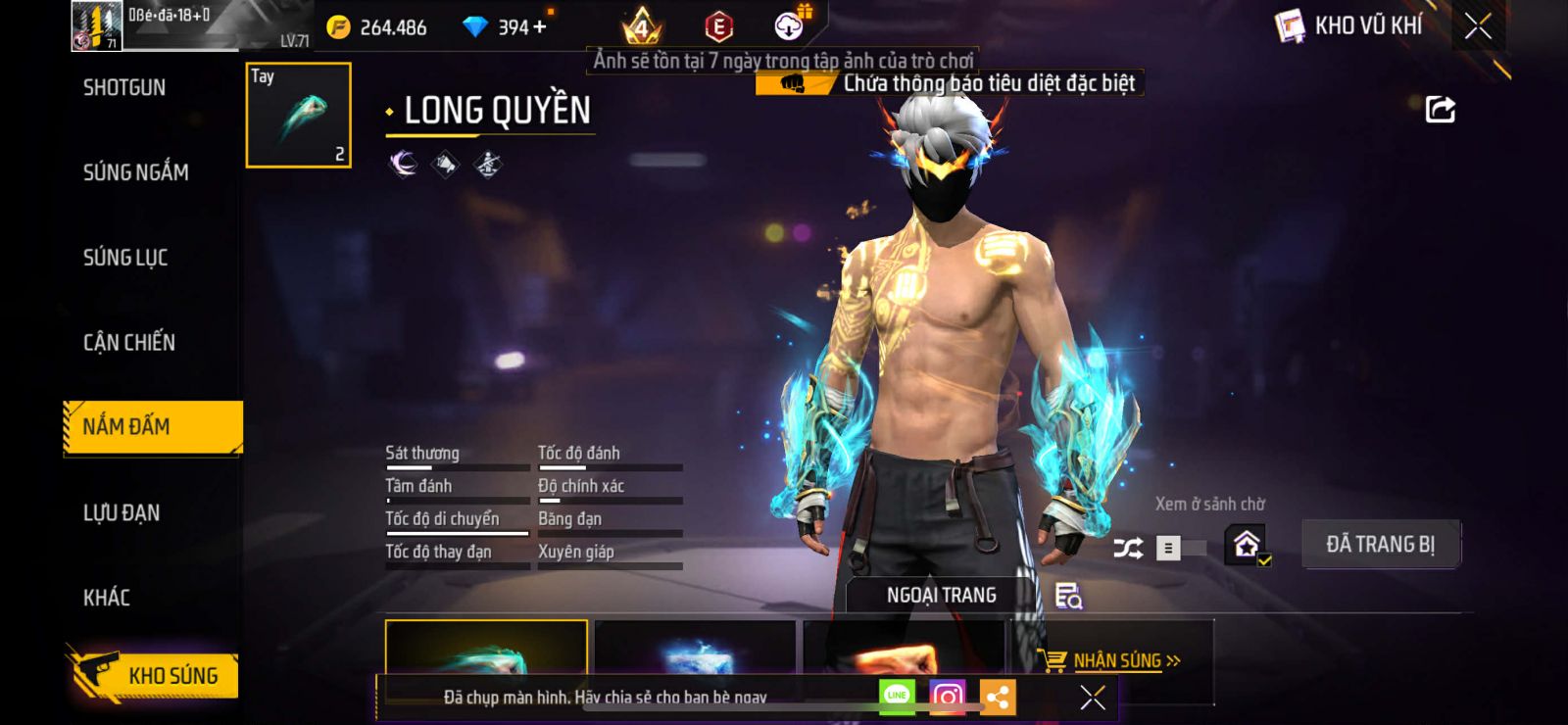Click the ĐÃ TRANG BỊ button

coord(1380,545)
